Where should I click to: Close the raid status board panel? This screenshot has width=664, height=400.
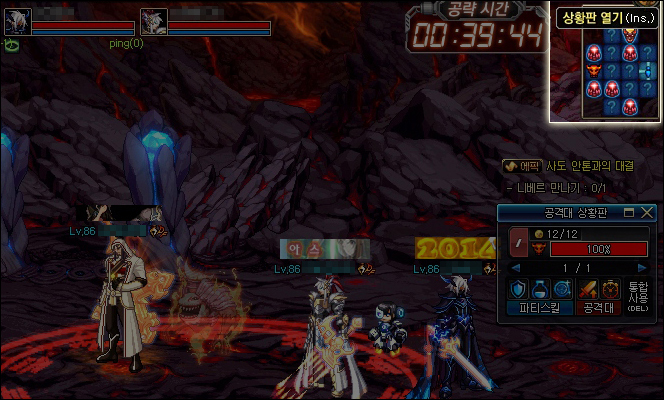click(x=647, y=213)
